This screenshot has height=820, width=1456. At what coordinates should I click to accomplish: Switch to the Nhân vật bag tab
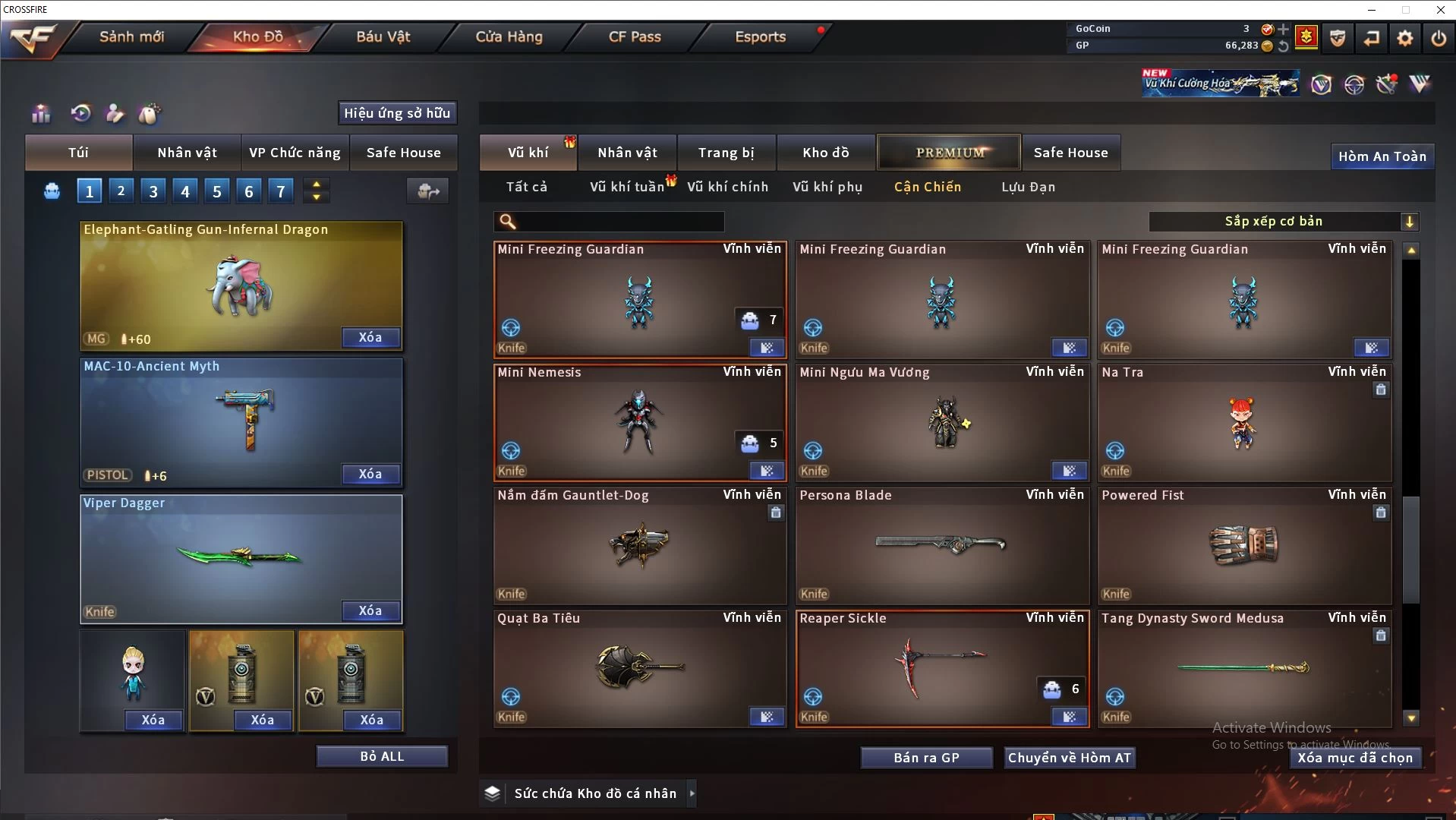(x=187, y=153)
